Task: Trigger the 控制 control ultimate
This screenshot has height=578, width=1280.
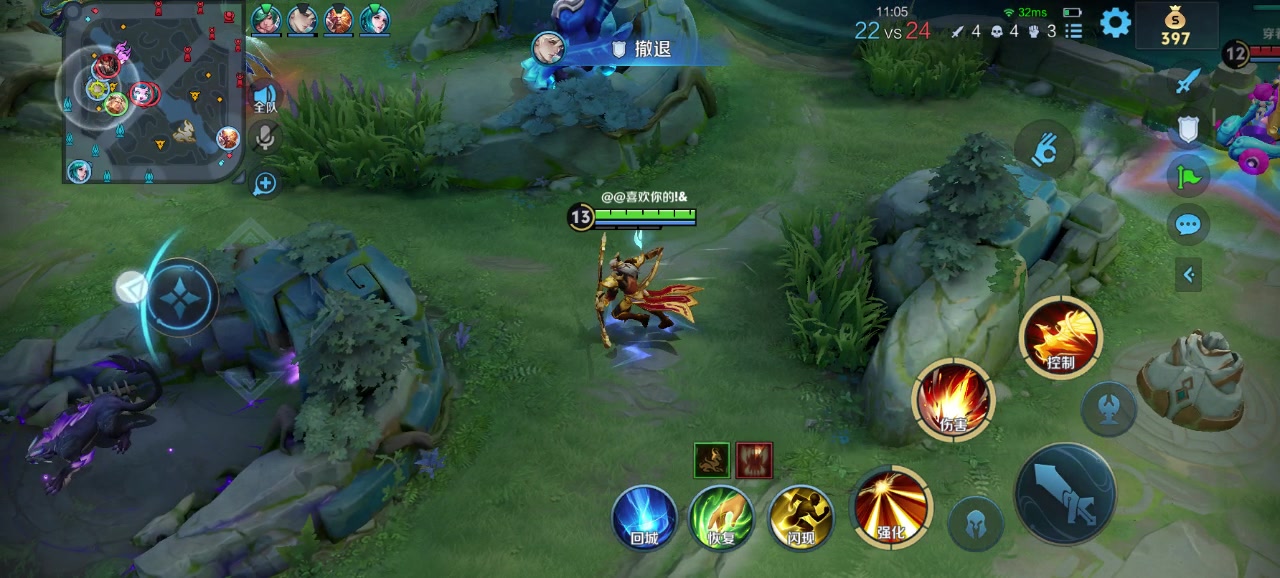Action: tap(1060, 338)
